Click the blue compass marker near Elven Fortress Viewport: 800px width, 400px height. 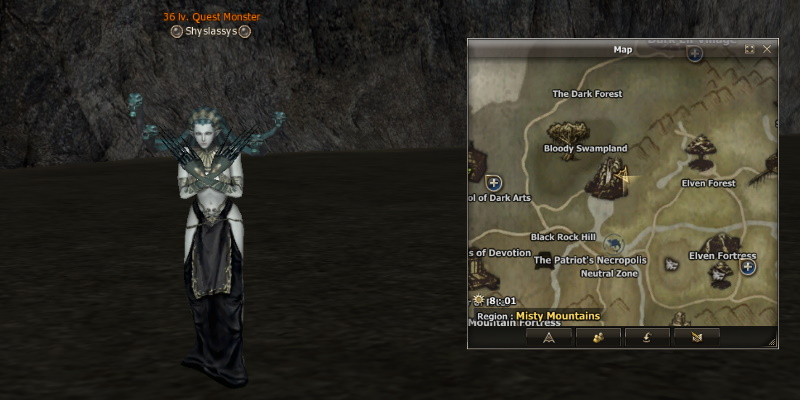748,267
